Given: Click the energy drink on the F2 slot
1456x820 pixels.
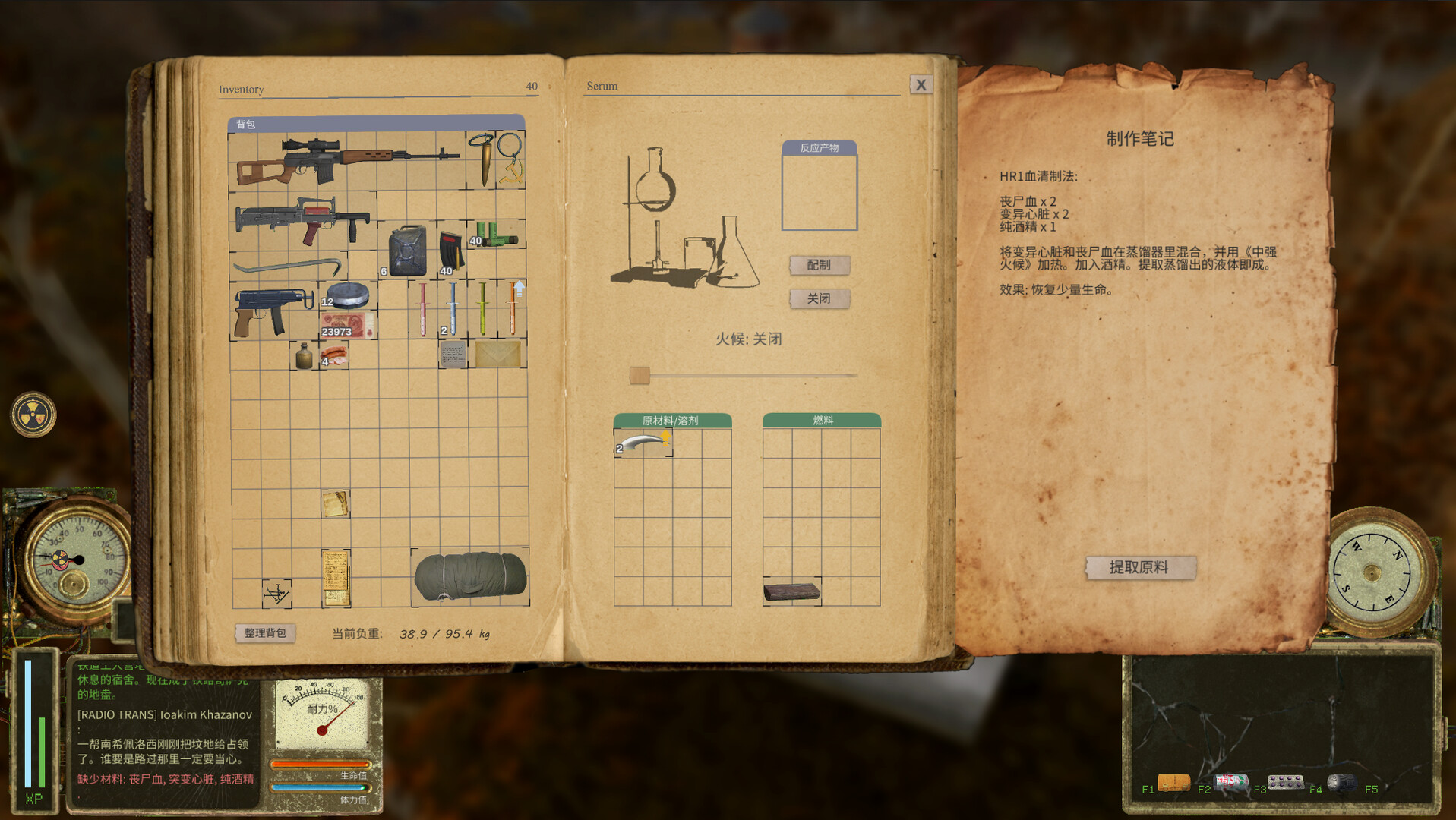Looking at the screenshot, I should point(1230,783).
